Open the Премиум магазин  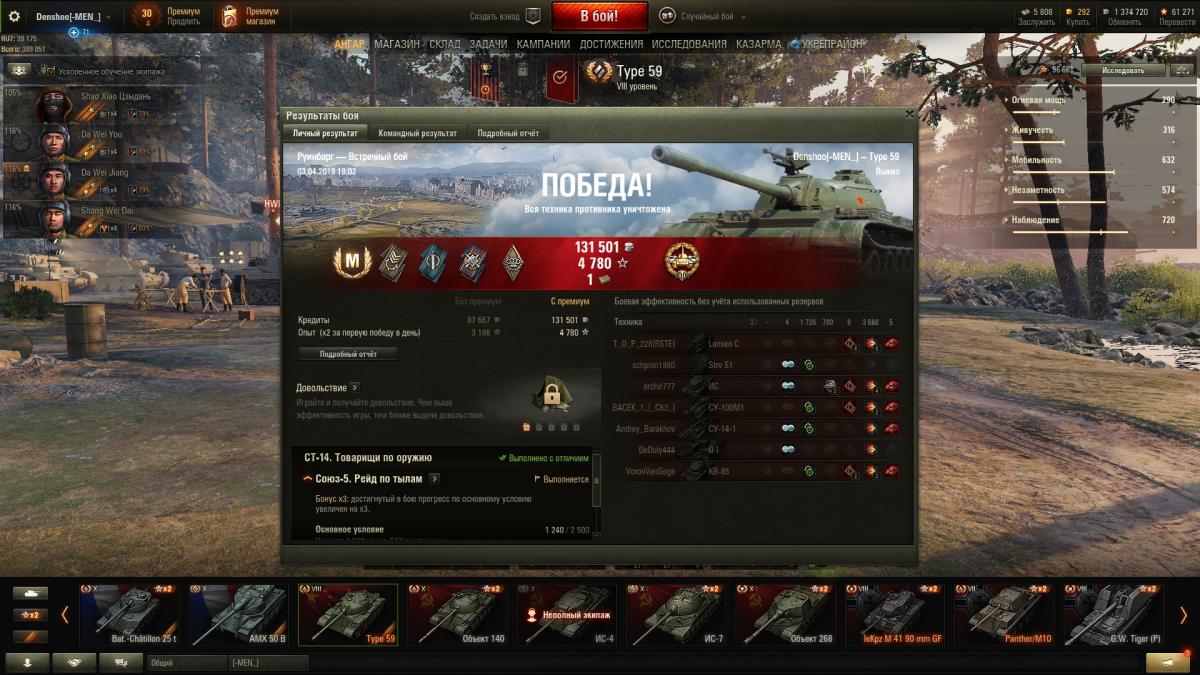point(251,16)
